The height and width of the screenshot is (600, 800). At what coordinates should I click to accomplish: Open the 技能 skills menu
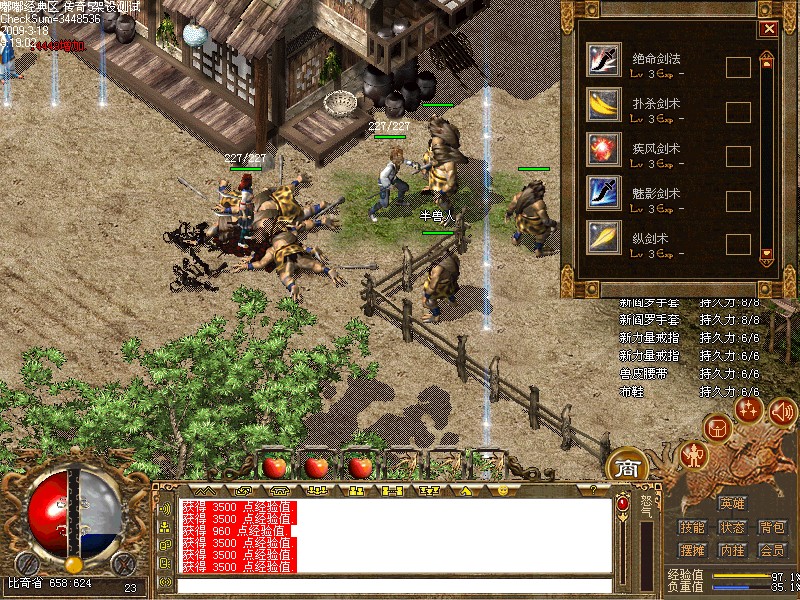click(692, 527)
